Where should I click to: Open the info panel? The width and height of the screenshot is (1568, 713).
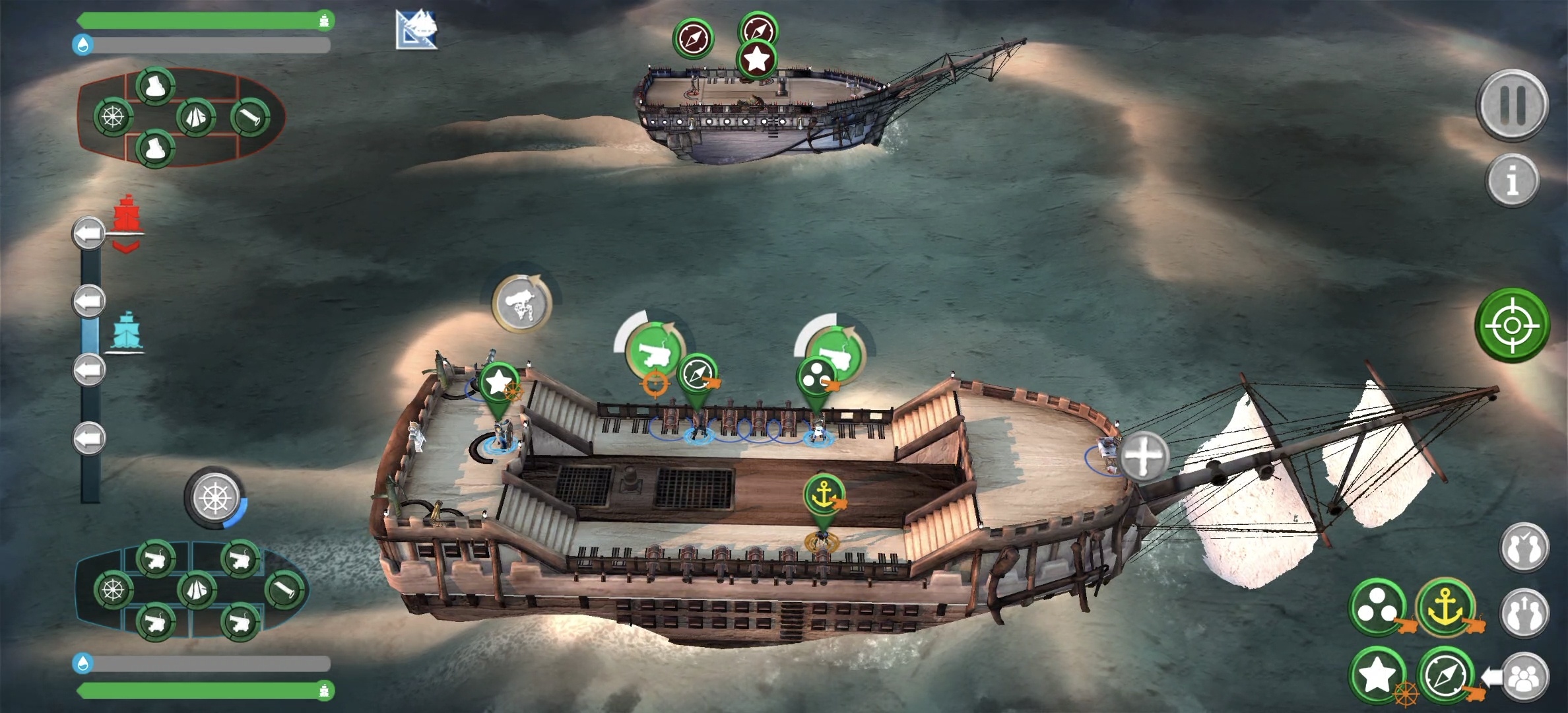(x=1512, y=180)
